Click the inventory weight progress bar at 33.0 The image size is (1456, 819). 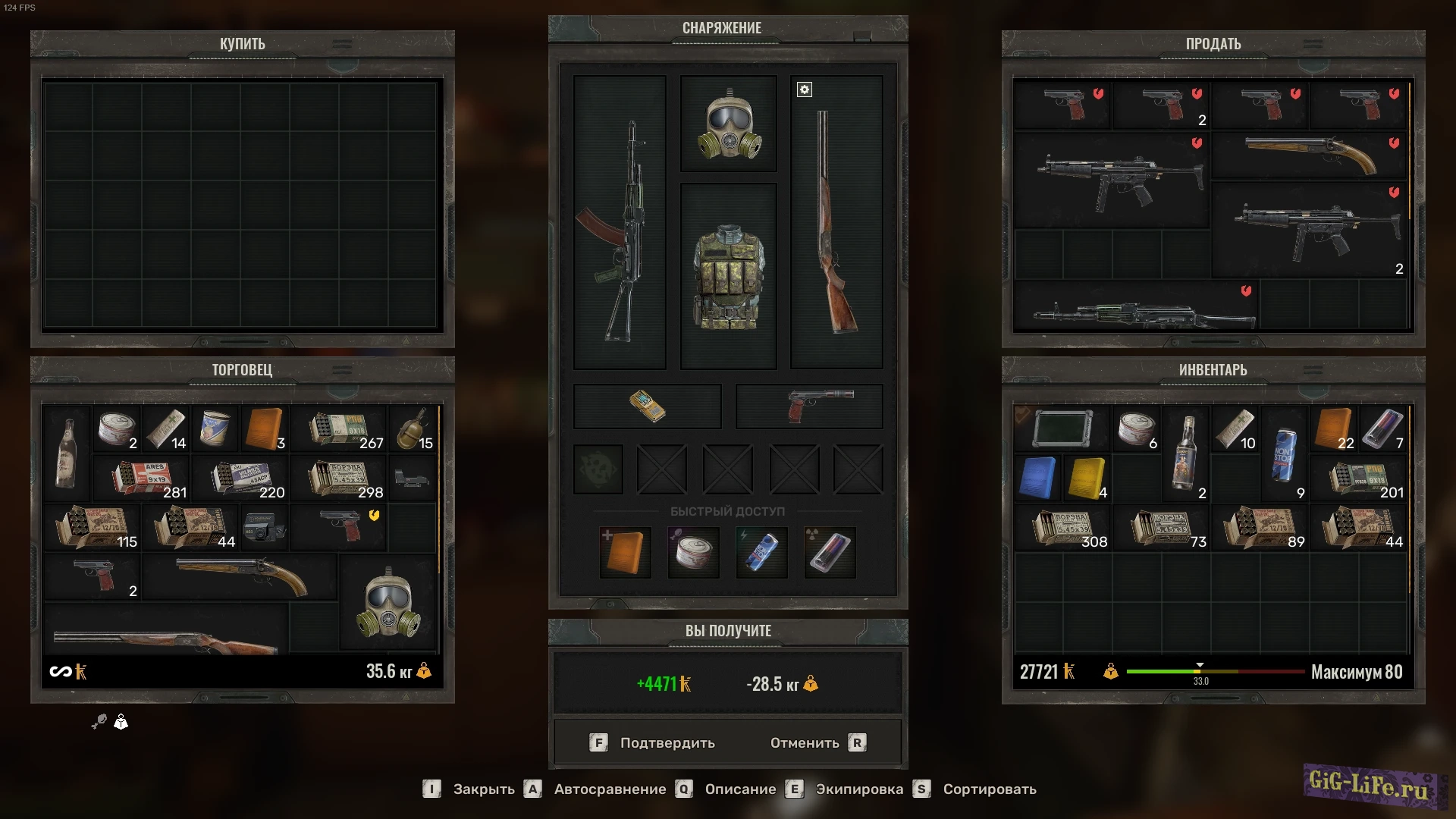pos(1200,670)
